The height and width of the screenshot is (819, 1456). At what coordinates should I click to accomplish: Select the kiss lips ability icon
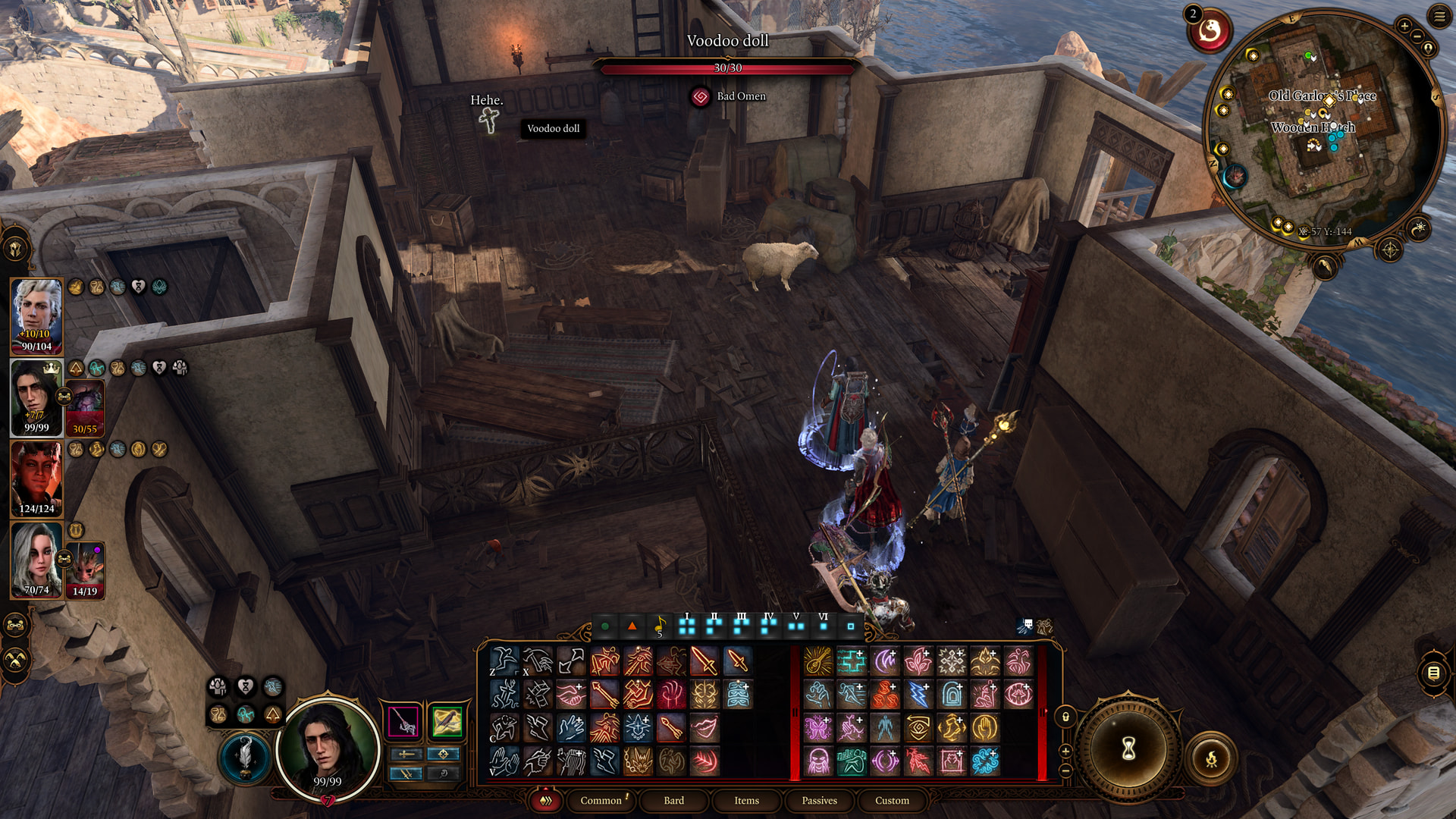[x=704, y=728]
